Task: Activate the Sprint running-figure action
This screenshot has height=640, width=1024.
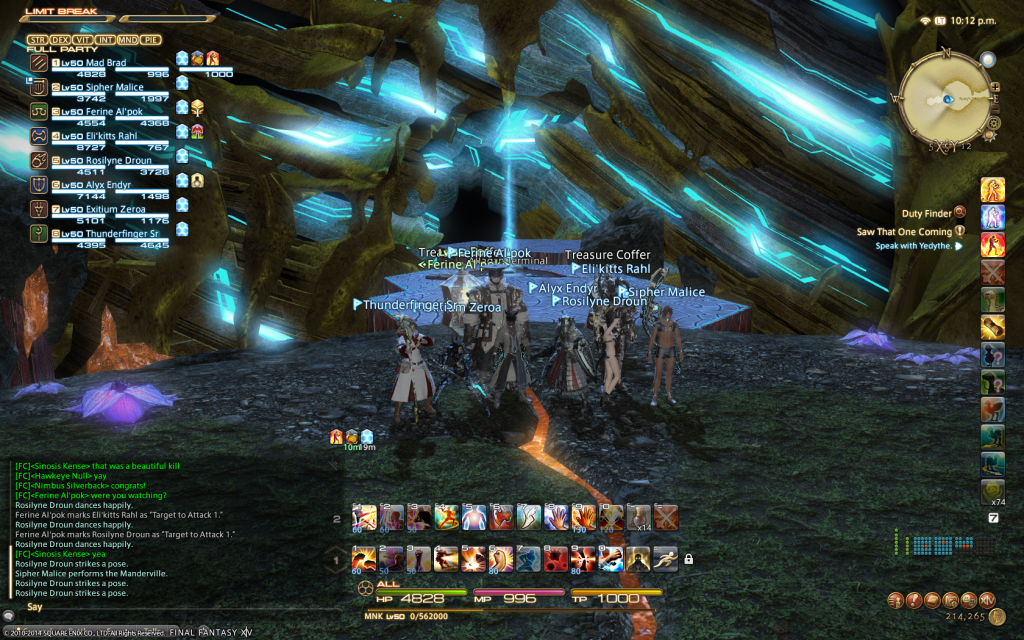Action: [665, 558]
